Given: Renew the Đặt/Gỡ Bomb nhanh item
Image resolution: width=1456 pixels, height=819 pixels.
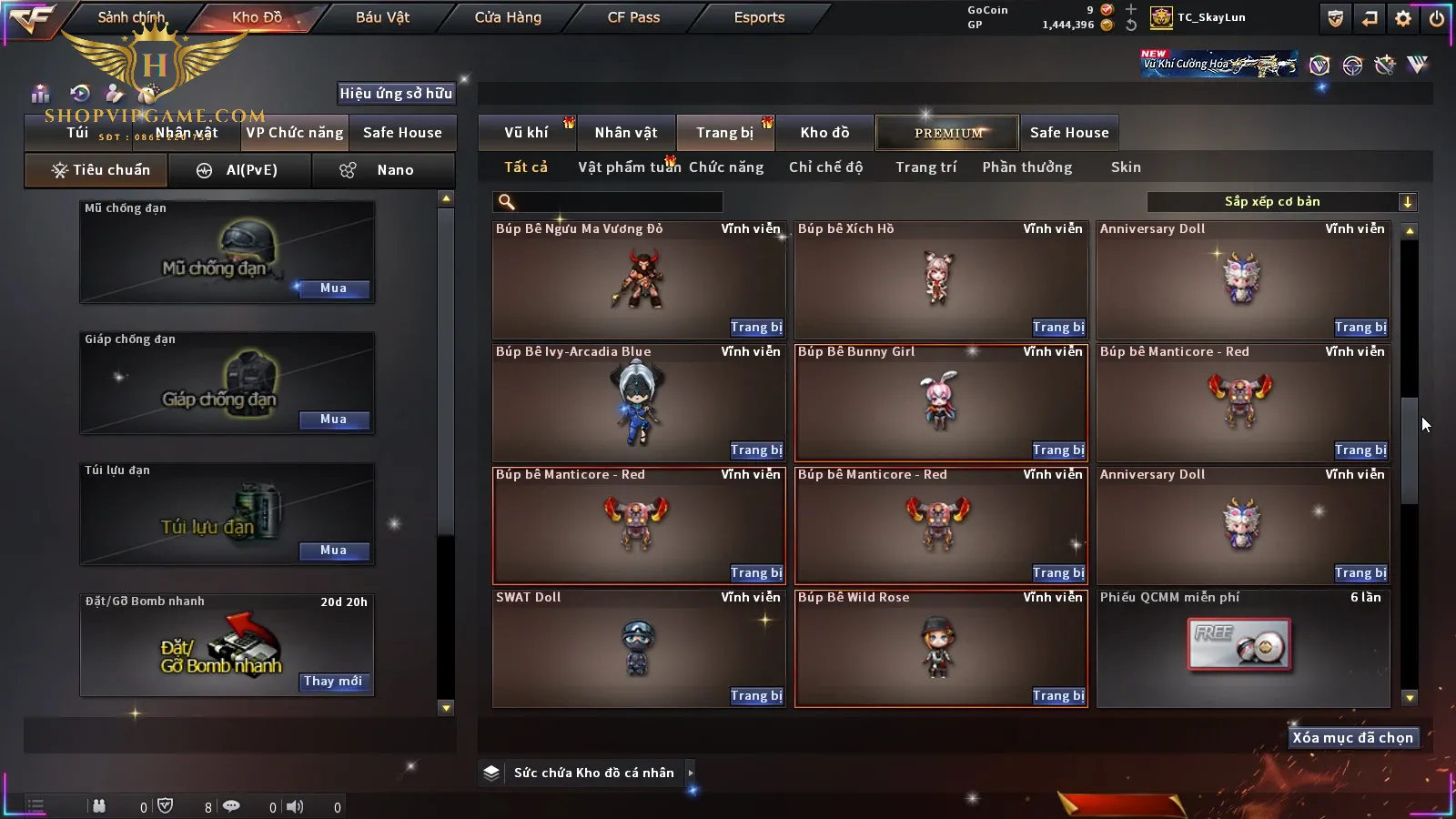Looking at the screenshot, I should [333, 682].
